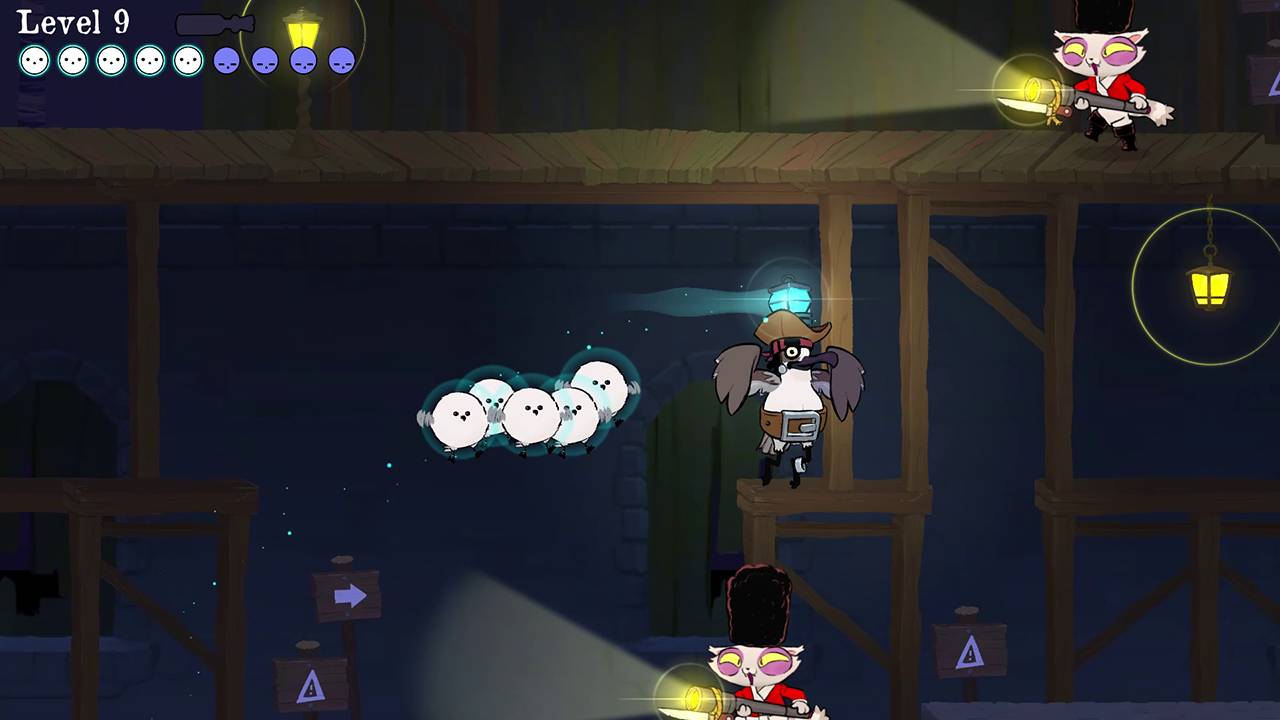Click the last sleeping blue face counter
The height and width of the screenshot is (720, 1280).
[341, 61]
